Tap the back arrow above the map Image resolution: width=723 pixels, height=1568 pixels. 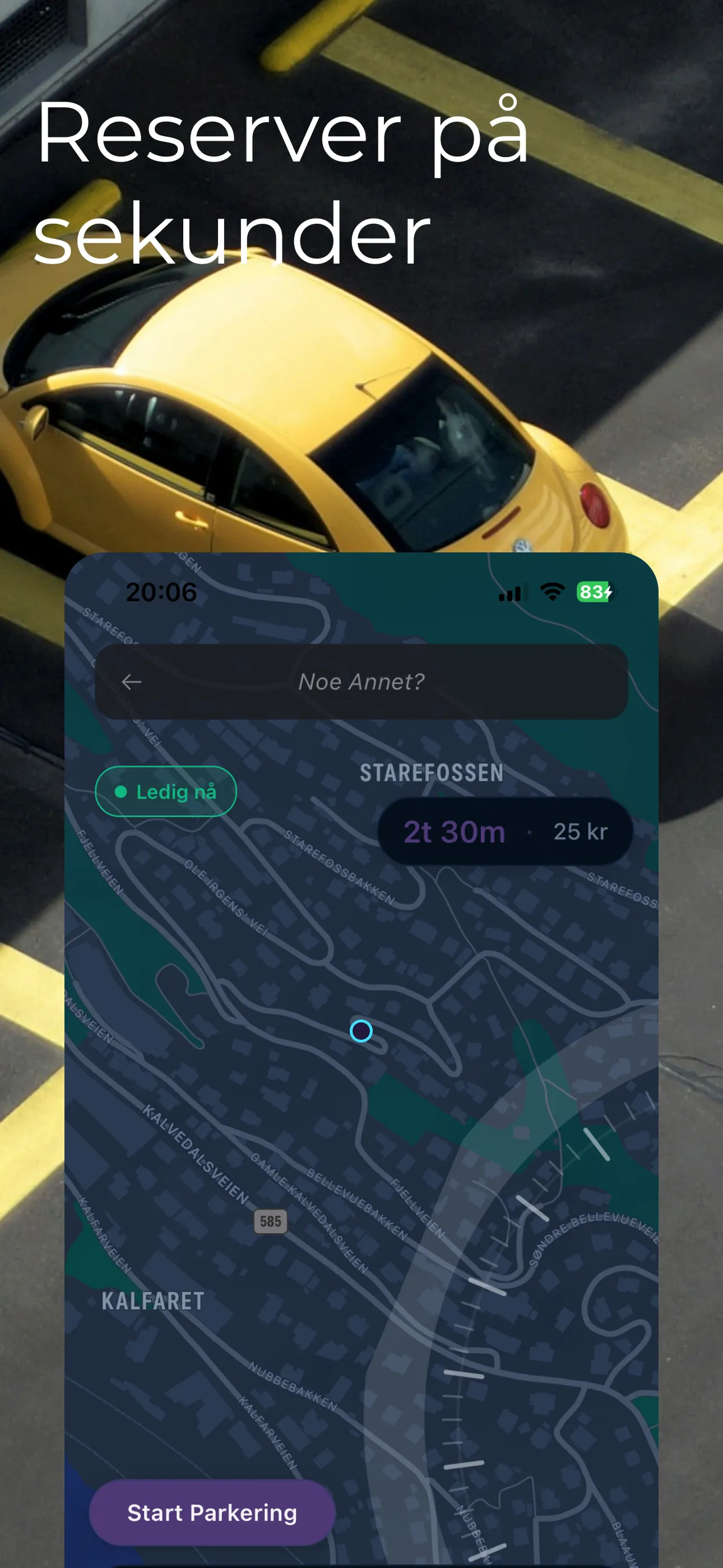tap(133, 683)
